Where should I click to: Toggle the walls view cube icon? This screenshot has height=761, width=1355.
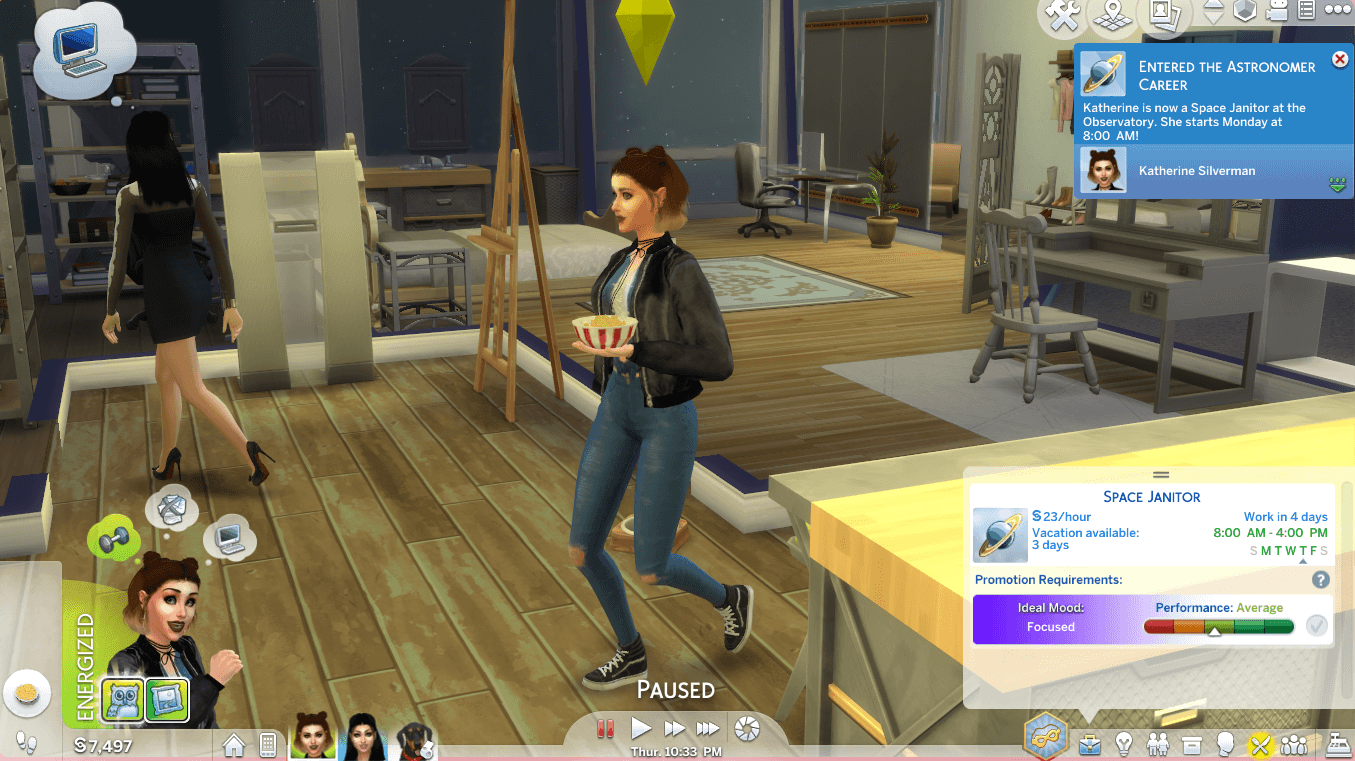pos(1244,12)
